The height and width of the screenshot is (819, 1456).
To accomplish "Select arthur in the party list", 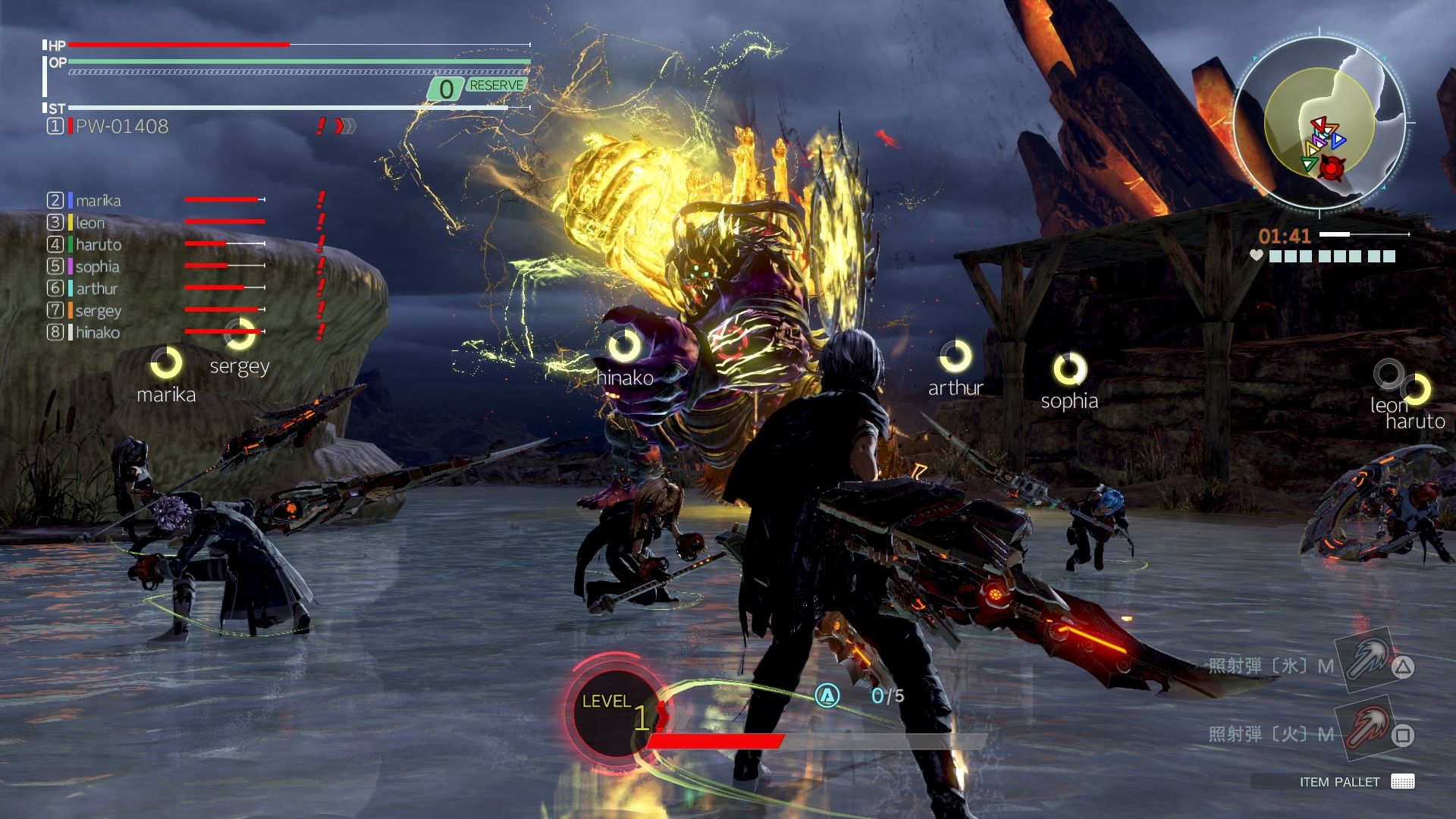I will point(96,289).
